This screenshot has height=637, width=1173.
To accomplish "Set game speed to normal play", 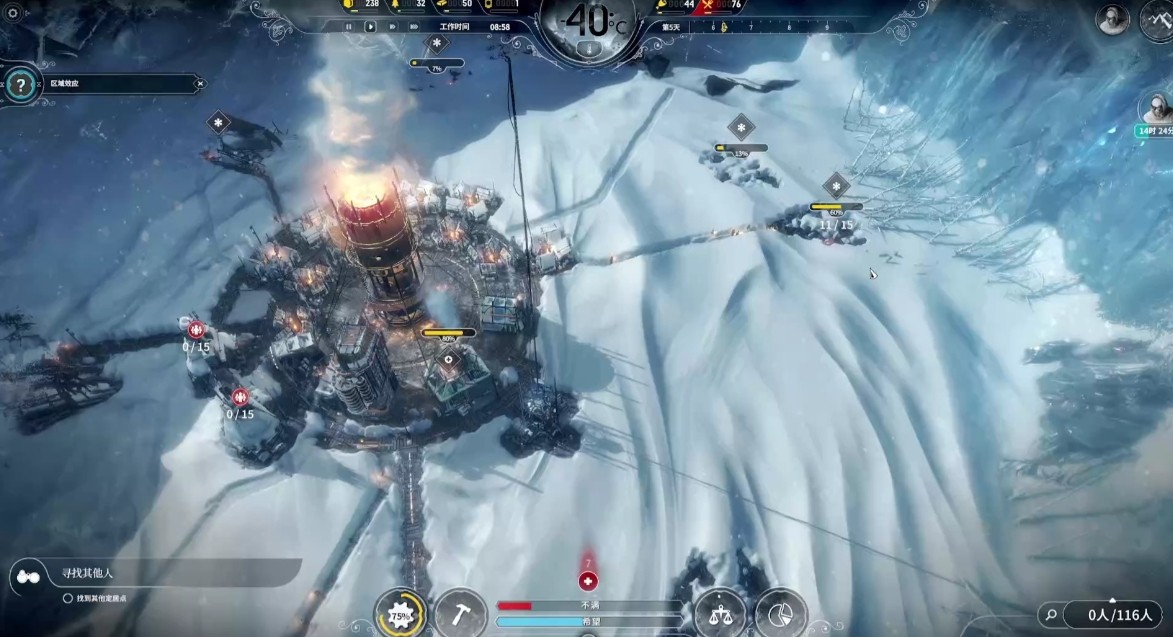I will point(370,27).
